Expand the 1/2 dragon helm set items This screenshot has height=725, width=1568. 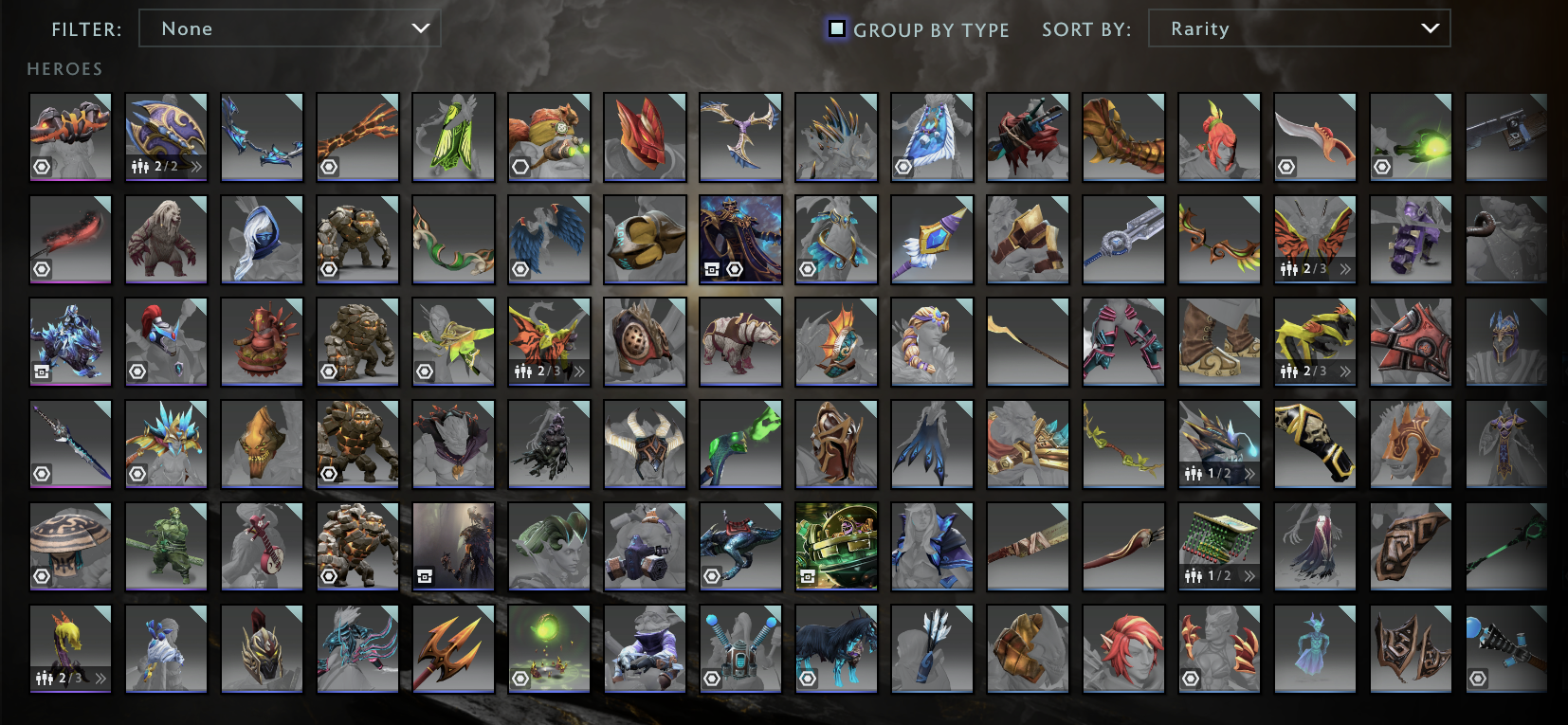[1250, 471]
